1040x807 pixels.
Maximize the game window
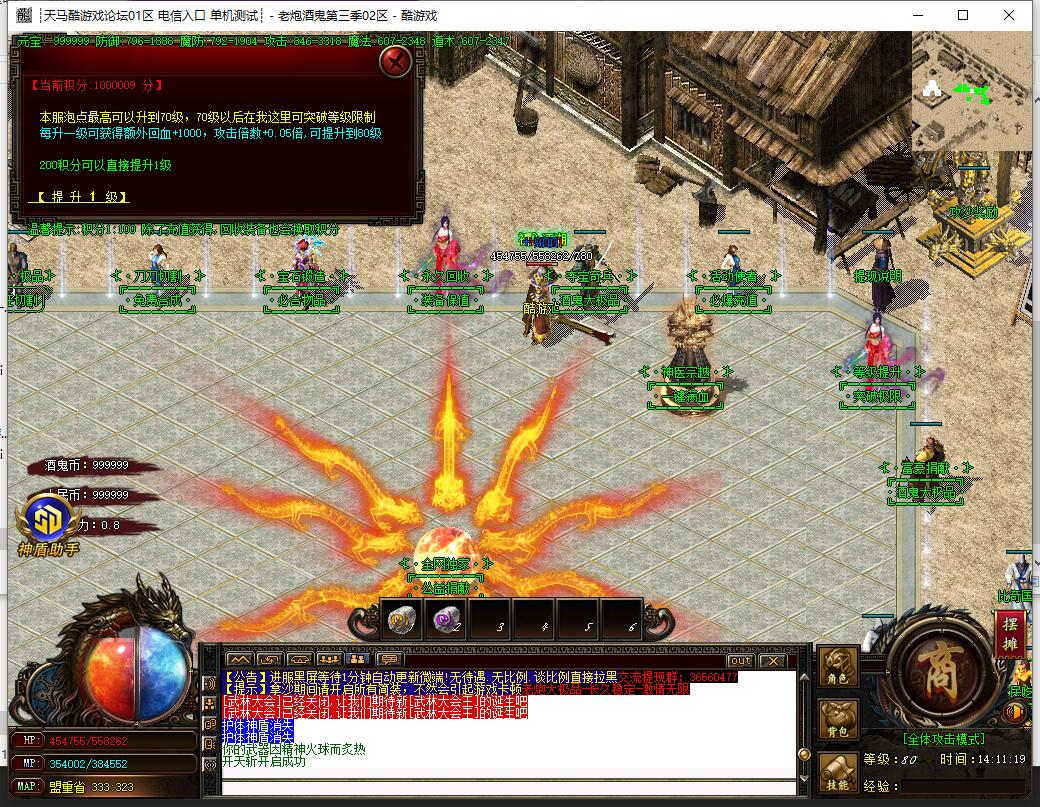click(x=963, y=15)
